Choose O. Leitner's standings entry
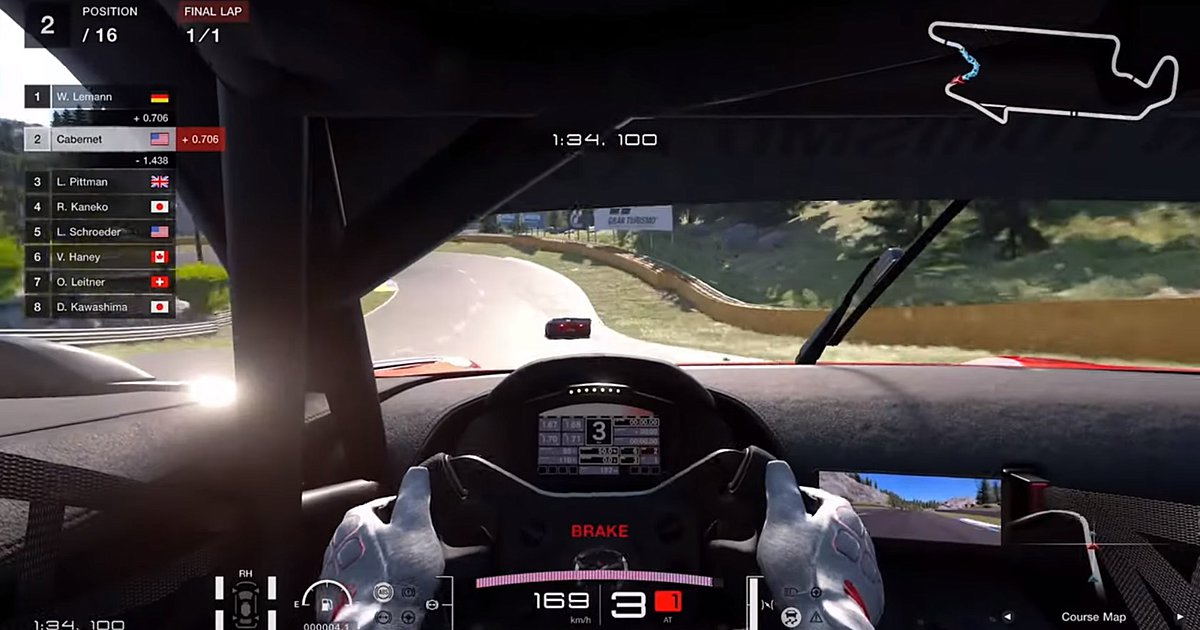 (98, 282)
